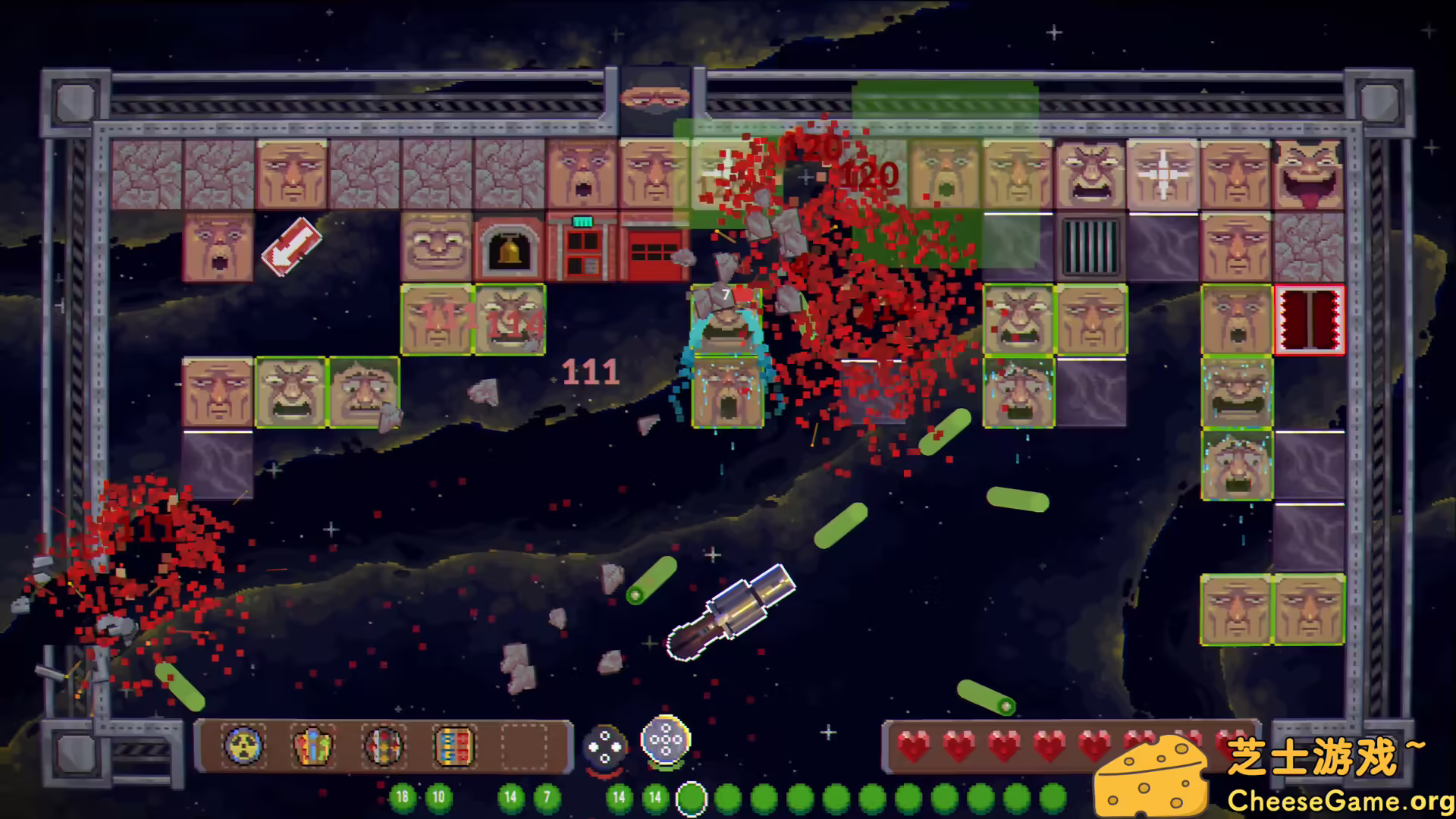The height and width of the screenshot is (819, 1456).
Task: Select the radiation hazard item in first slot
Action: [243, 747]
